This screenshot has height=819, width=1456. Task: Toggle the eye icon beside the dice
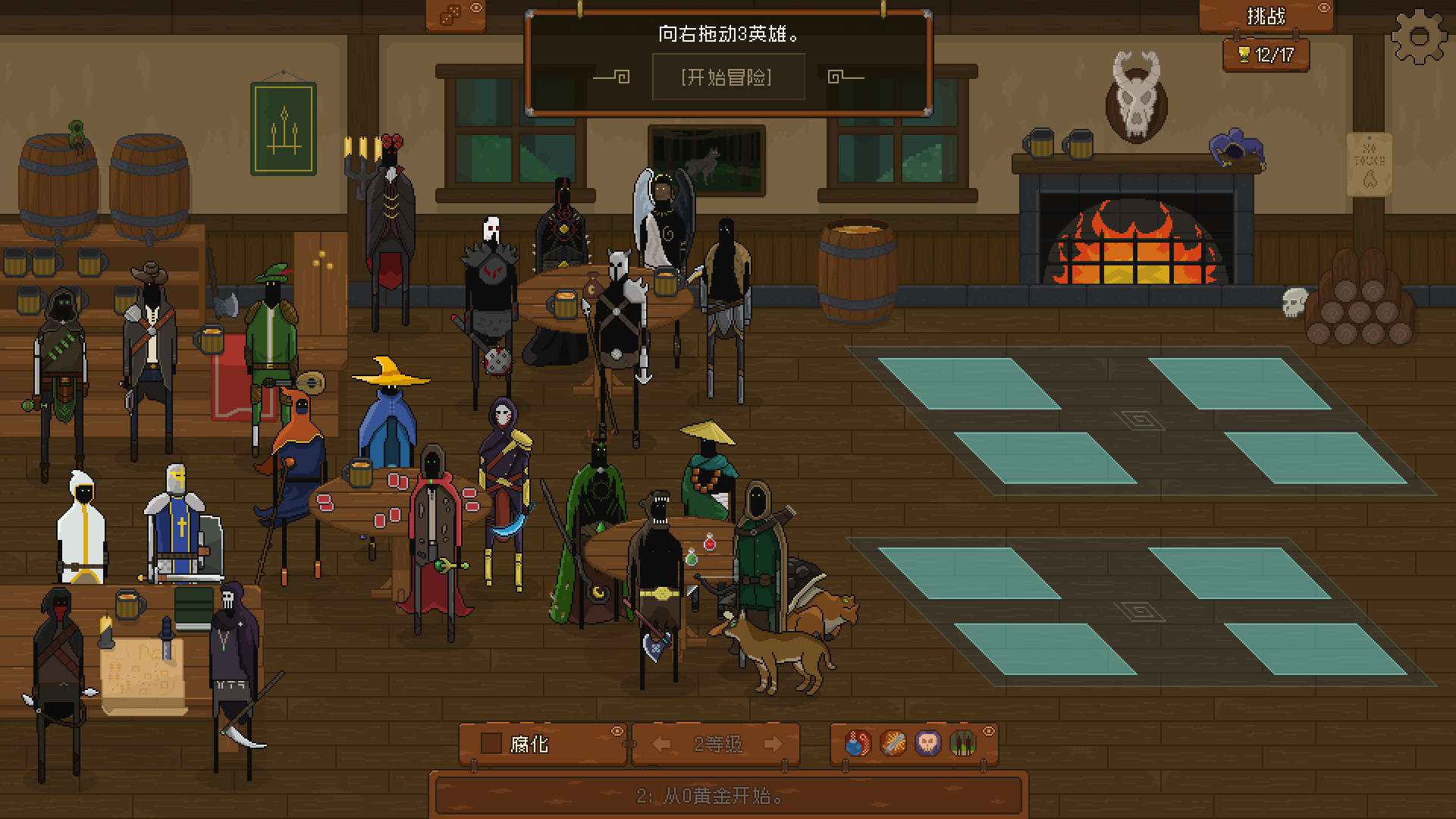coord(476,8)
